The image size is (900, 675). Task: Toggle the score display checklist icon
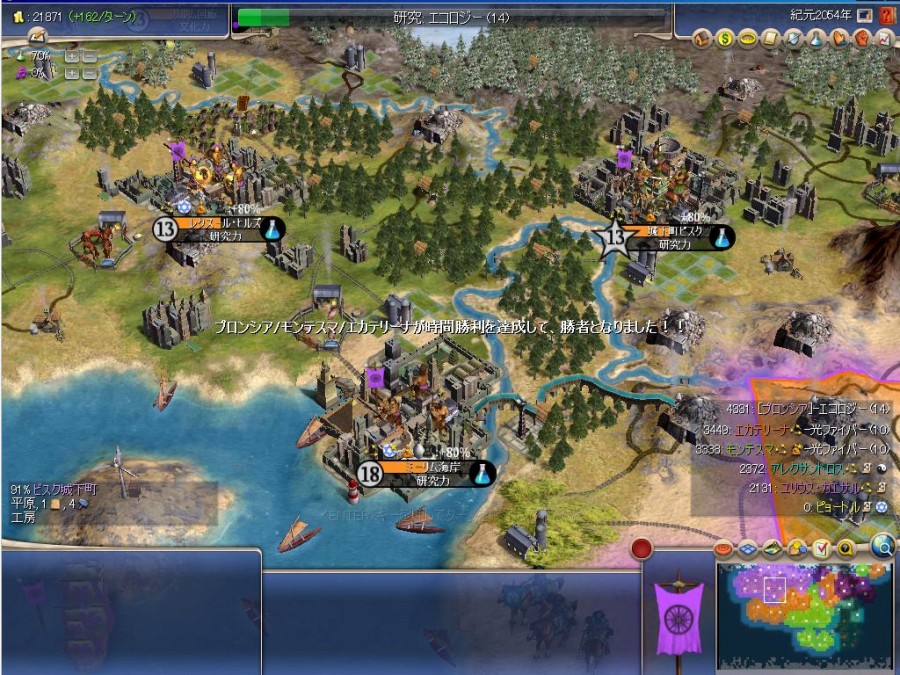click(x=821, y=548)
